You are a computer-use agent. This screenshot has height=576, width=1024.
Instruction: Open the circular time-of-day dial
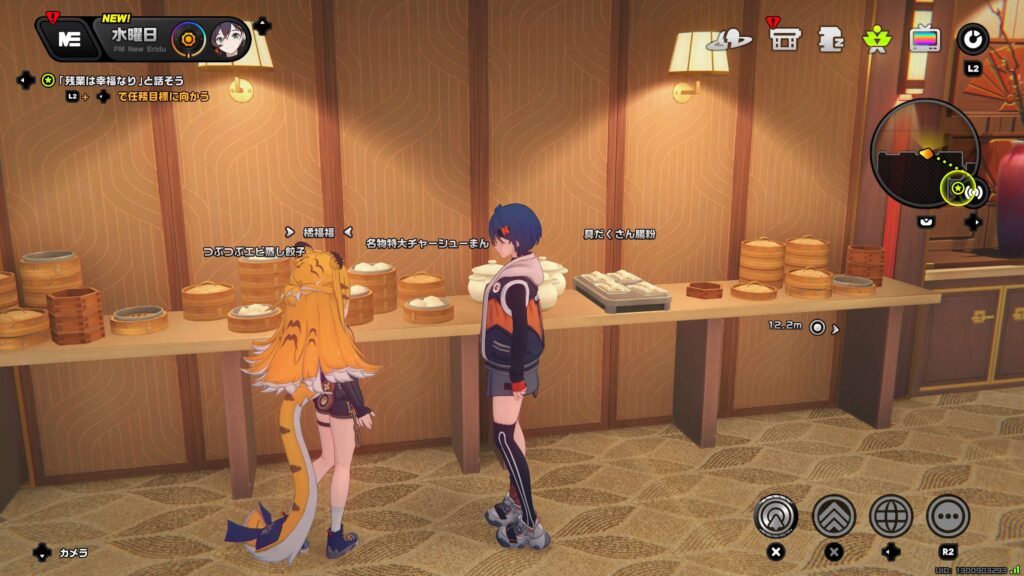tap(188, 40)
